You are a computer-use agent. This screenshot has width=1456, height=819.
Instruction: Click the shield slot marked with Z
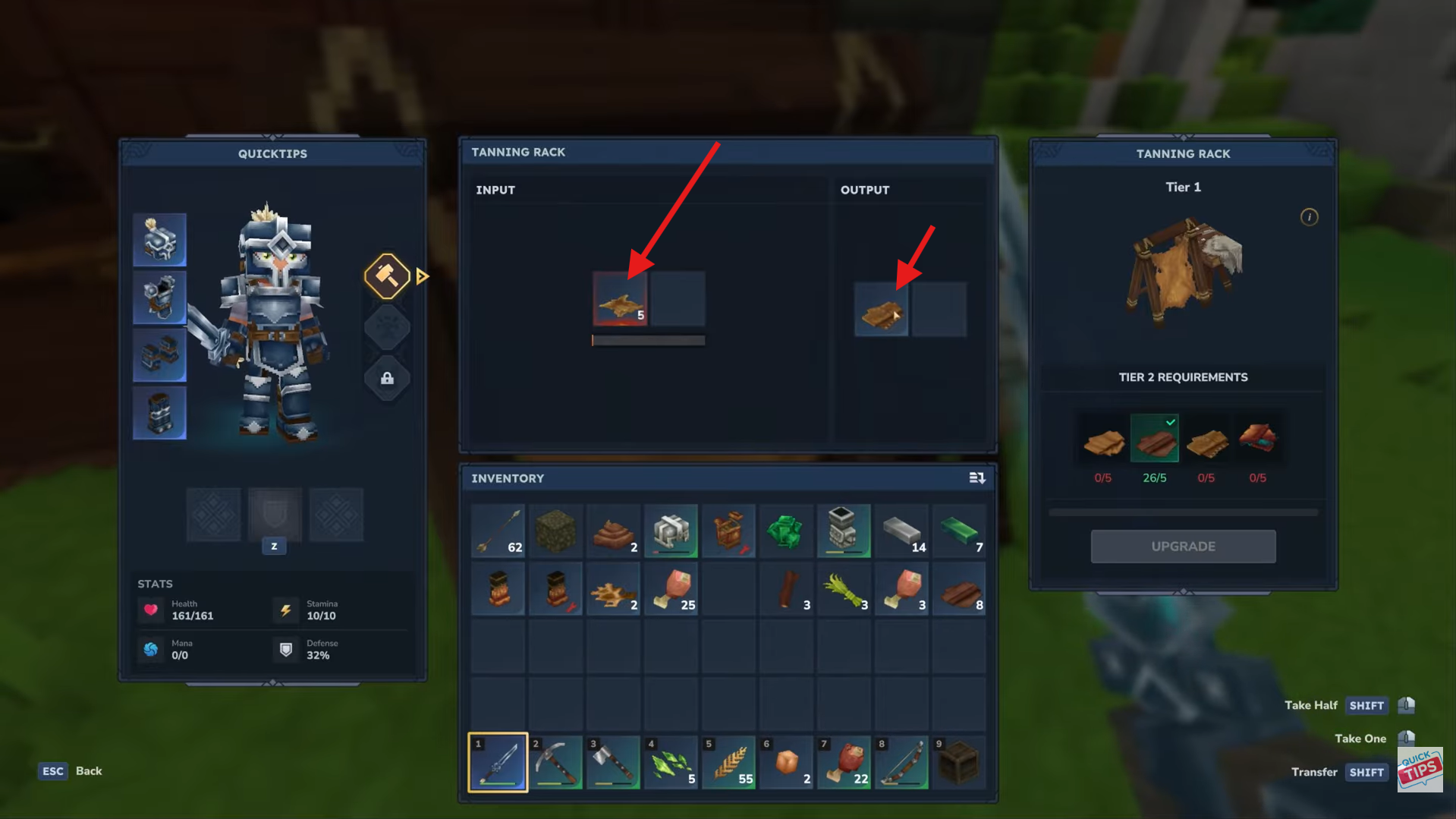pyautogui.click(x=274, y=515)
